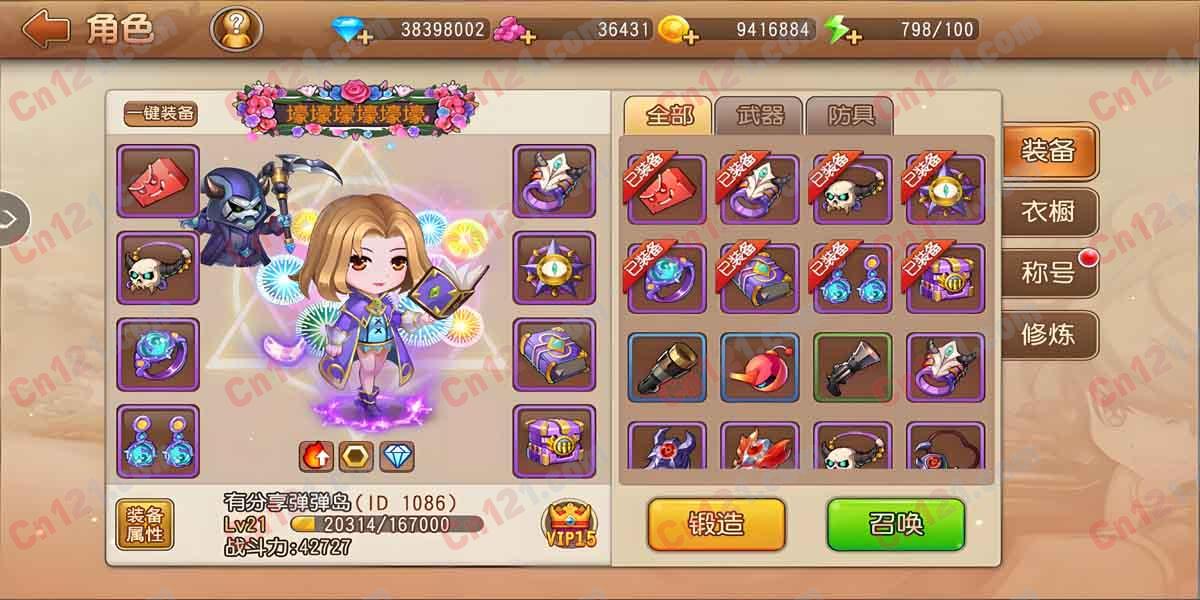Switch to the 全部 tab

668,116
